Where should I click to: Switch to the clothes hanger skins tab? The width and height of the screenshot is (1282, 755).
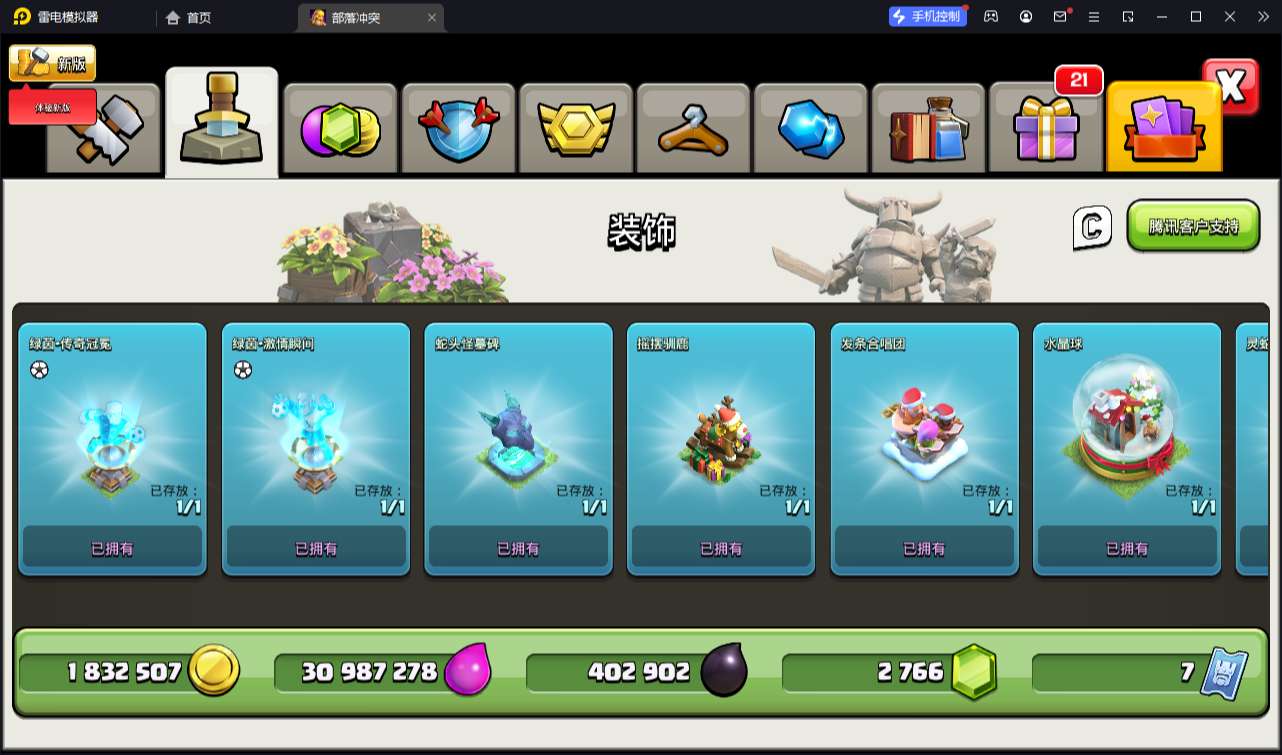click(x=693, y=129)
